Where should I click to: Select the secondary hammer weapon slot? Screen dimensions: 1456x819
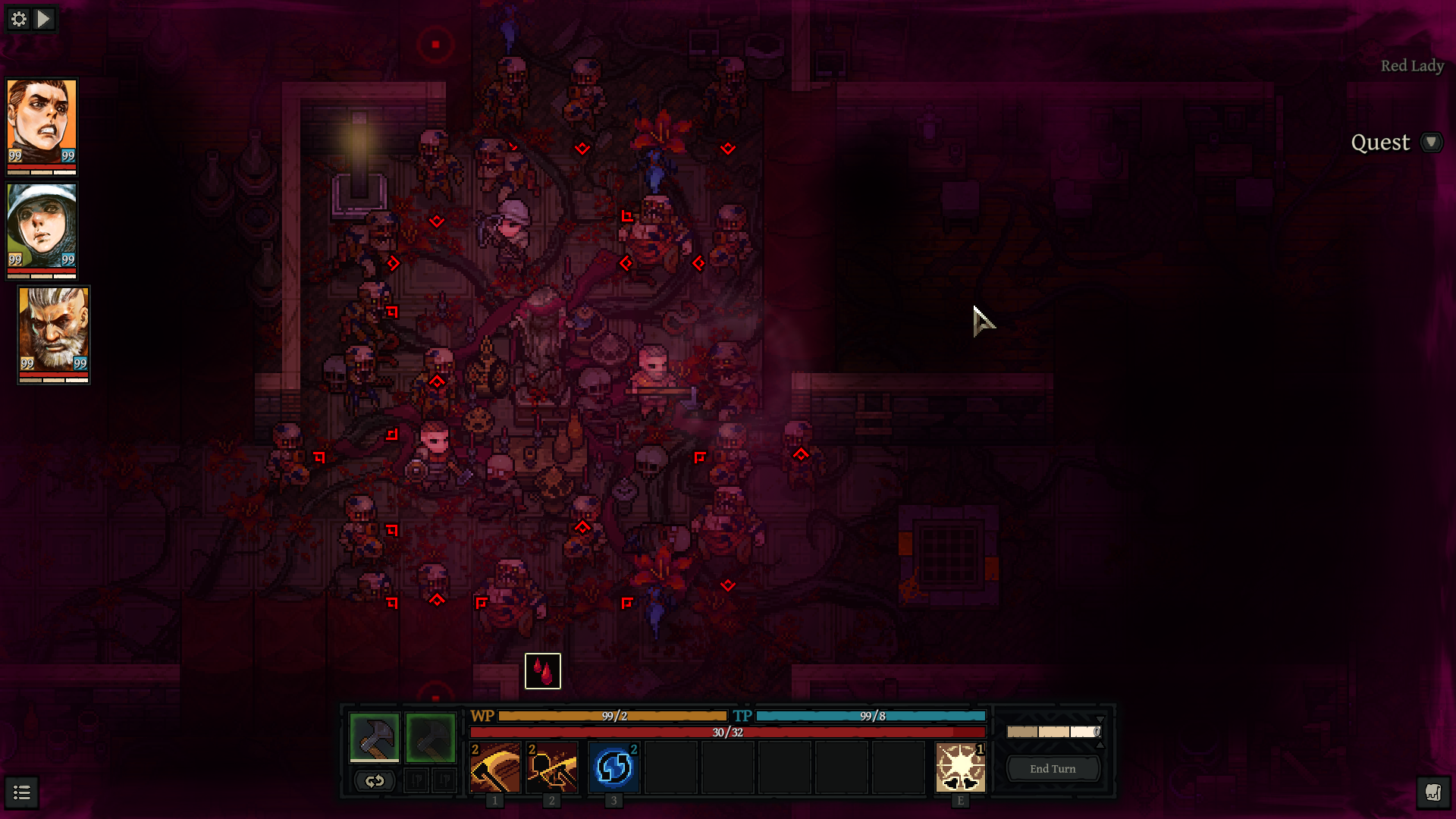[x=431, y=736]
